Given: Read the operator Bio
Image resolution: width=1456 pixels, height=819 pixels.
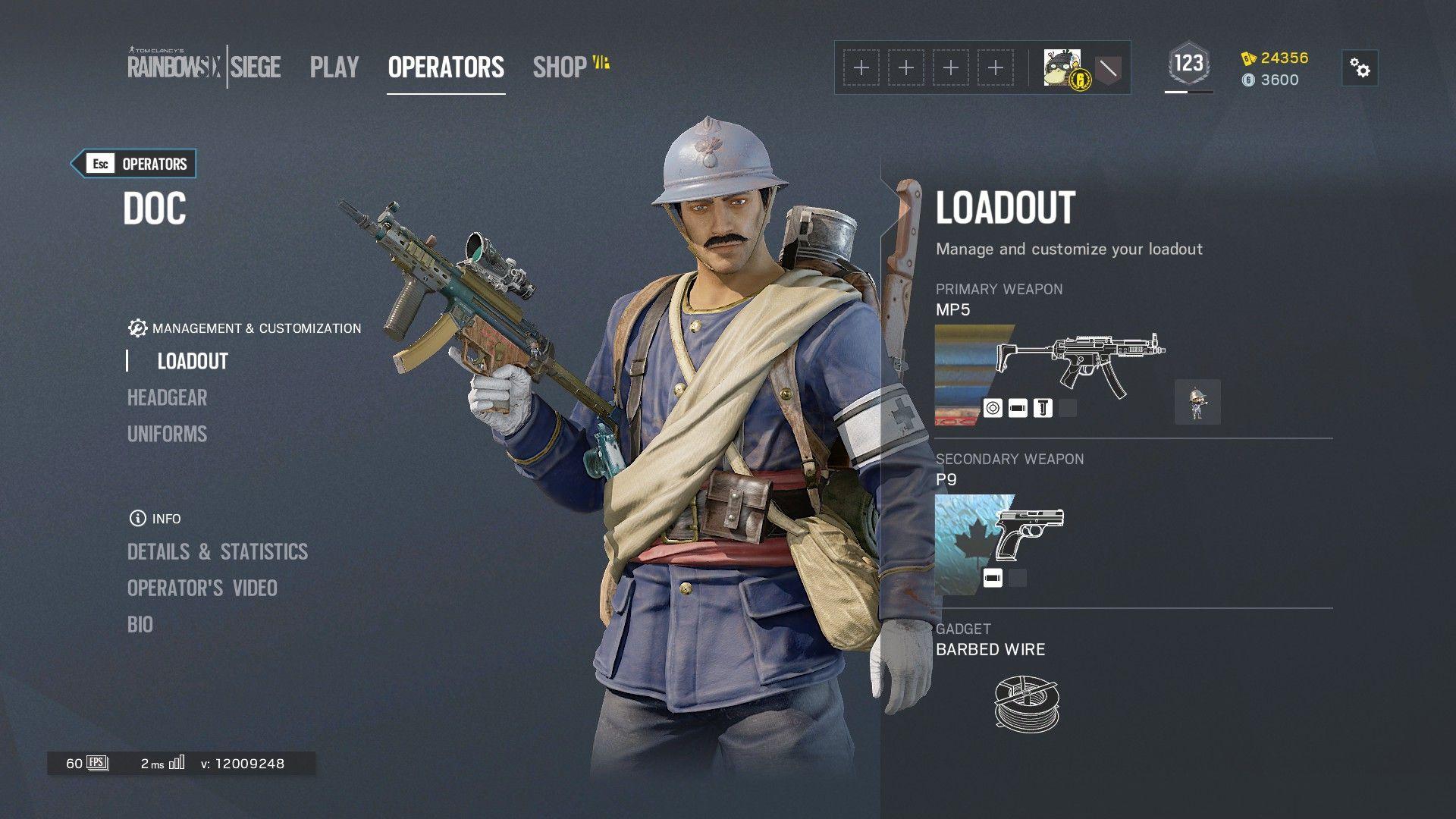Looking at the screenshot, I should coord(140,624).
